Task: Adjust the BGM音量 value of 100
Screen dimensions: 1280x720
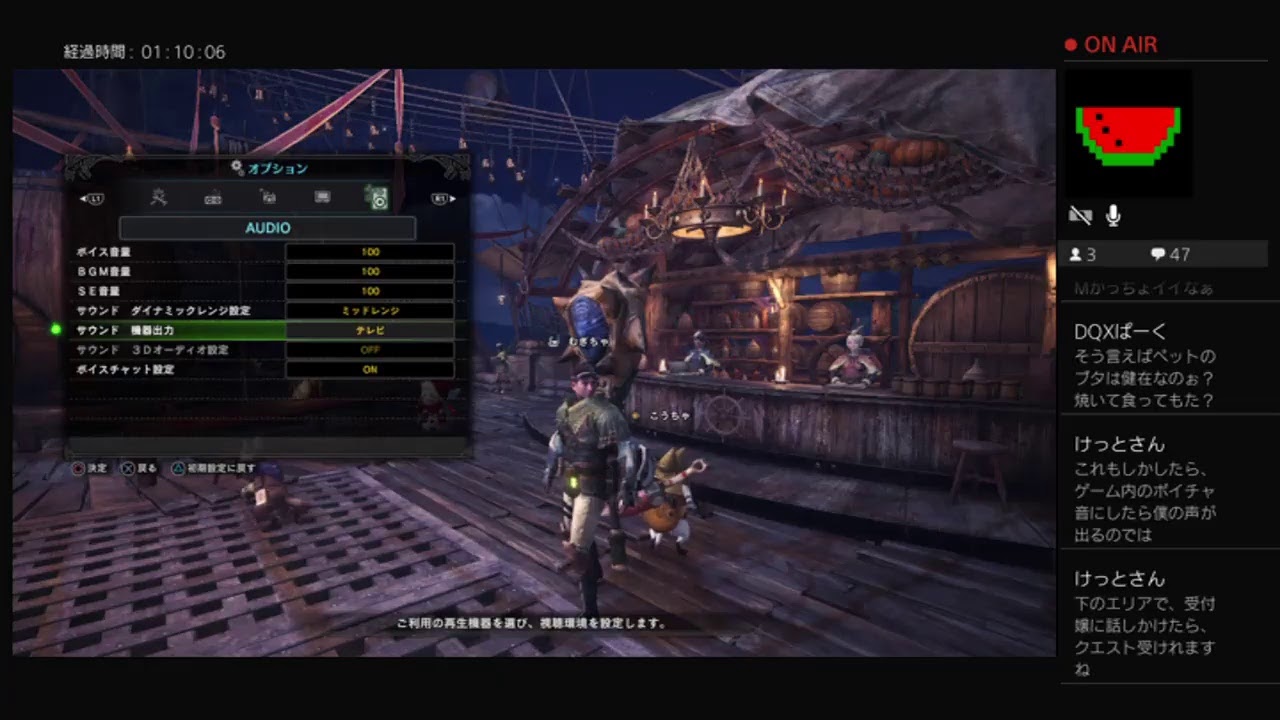Action: (x=370, y=271)
